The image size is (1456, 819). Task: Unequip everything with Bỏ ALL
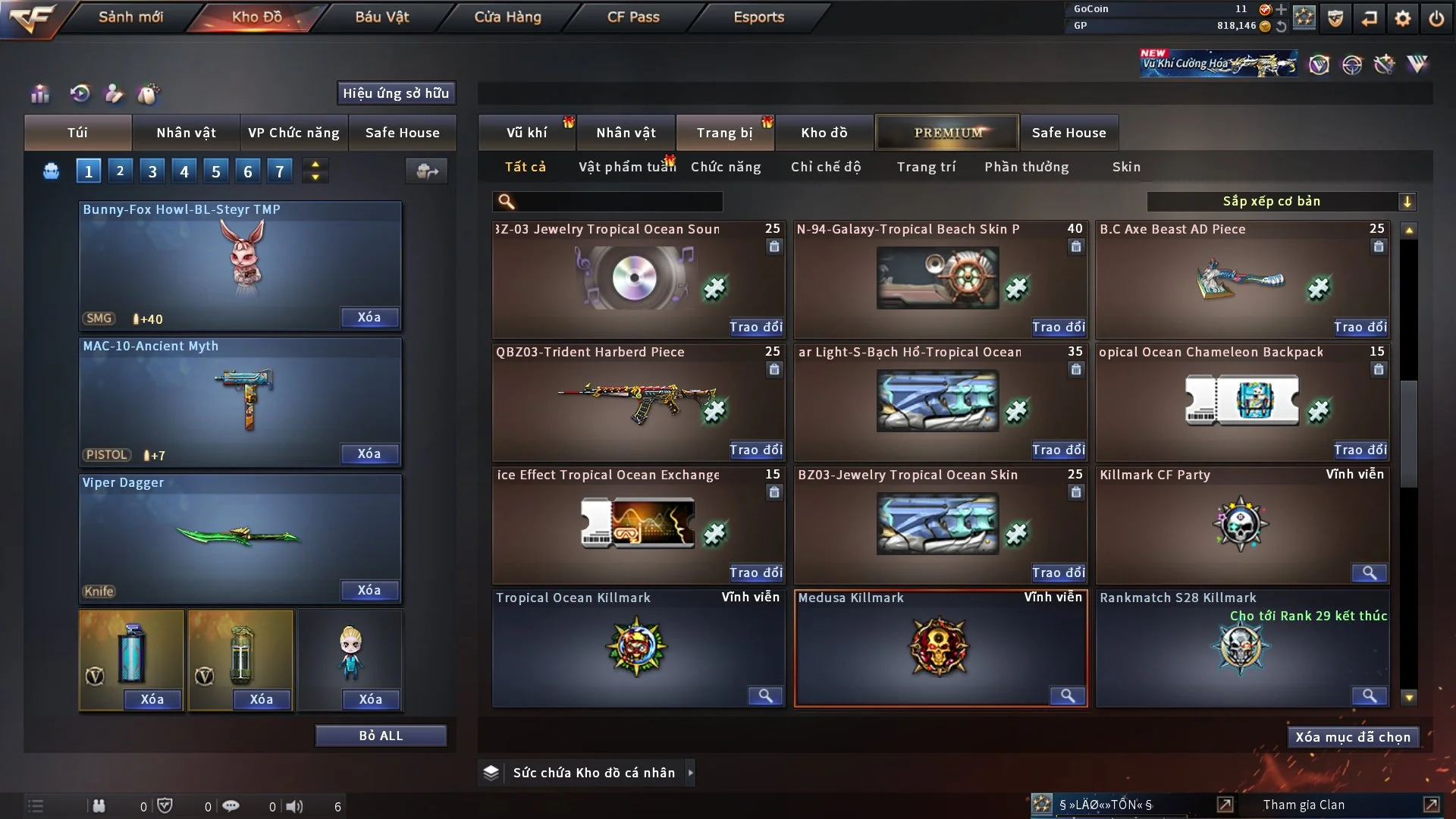(x=381, y=736)
